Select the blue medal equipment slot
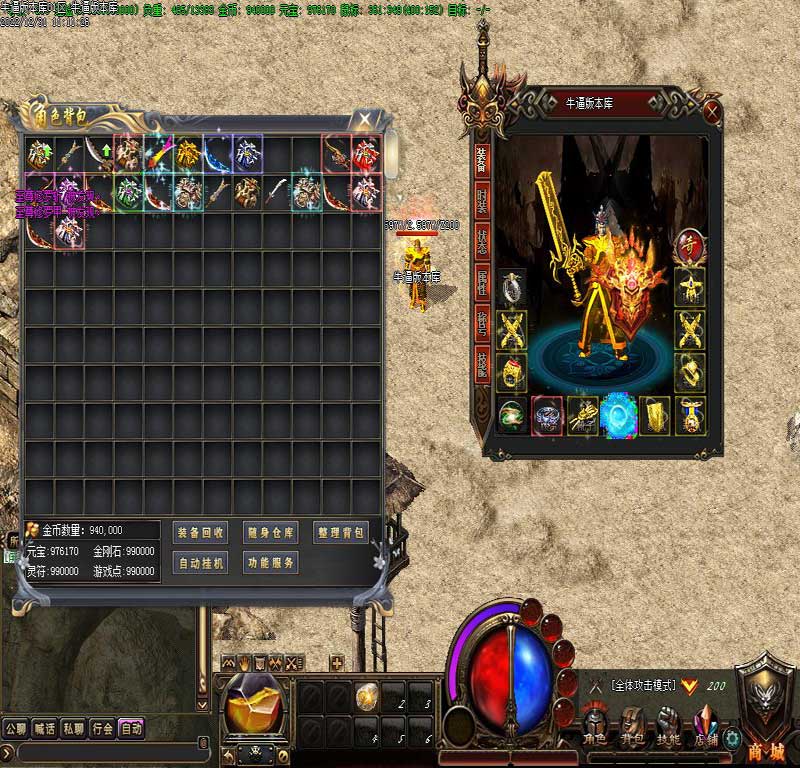The height and width of the screenshot is (768, 800). tap(690, 415)
